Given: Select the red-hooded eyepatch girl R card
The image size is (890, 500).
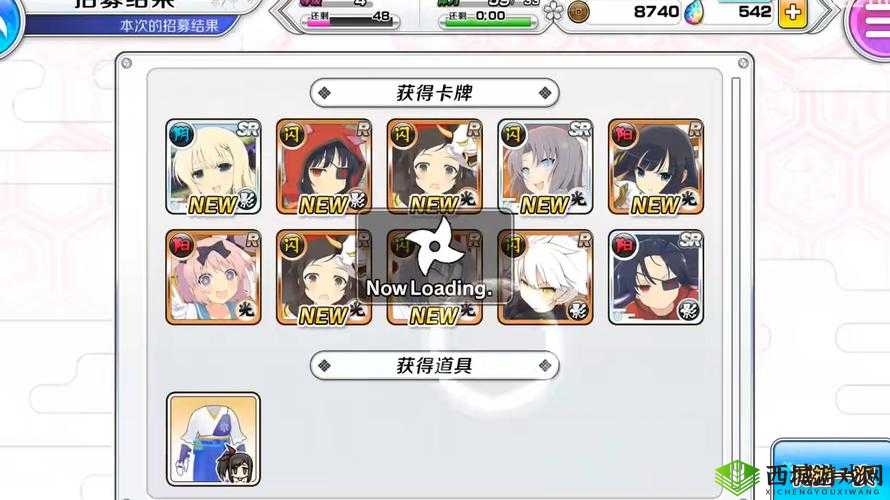Looking at the screenshot, I should tap(324, 167).
